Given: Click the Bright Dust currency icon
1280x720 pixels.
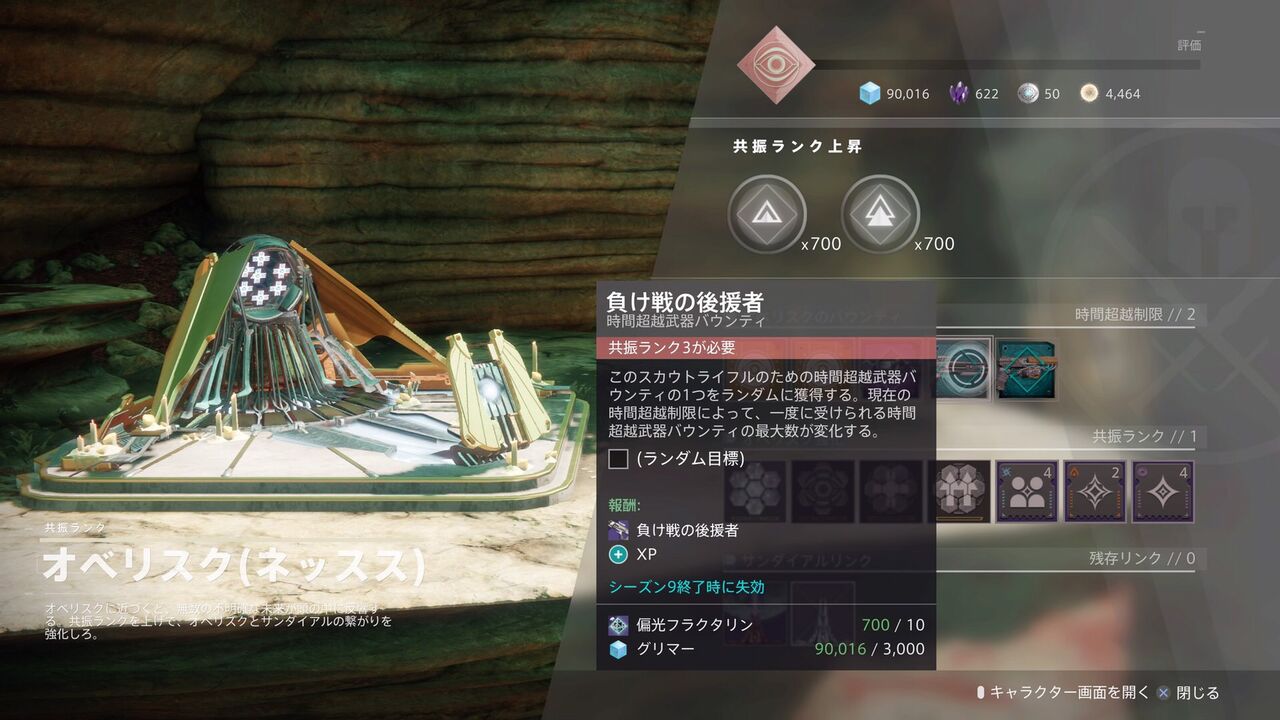Looking at the screenshot, I should [x=1091, y=93].
